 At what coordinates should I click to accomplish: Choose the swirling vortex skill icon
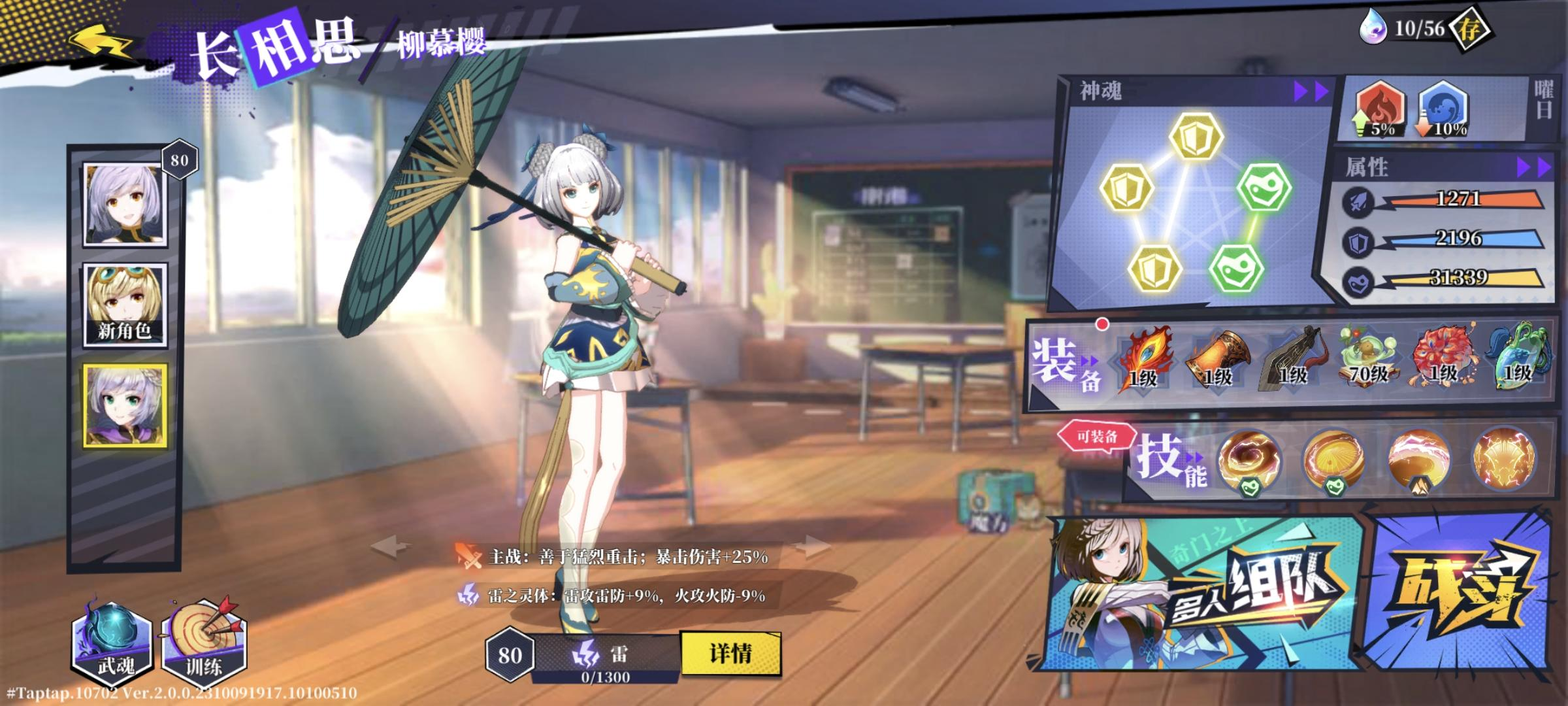[x=1249, y=460]
